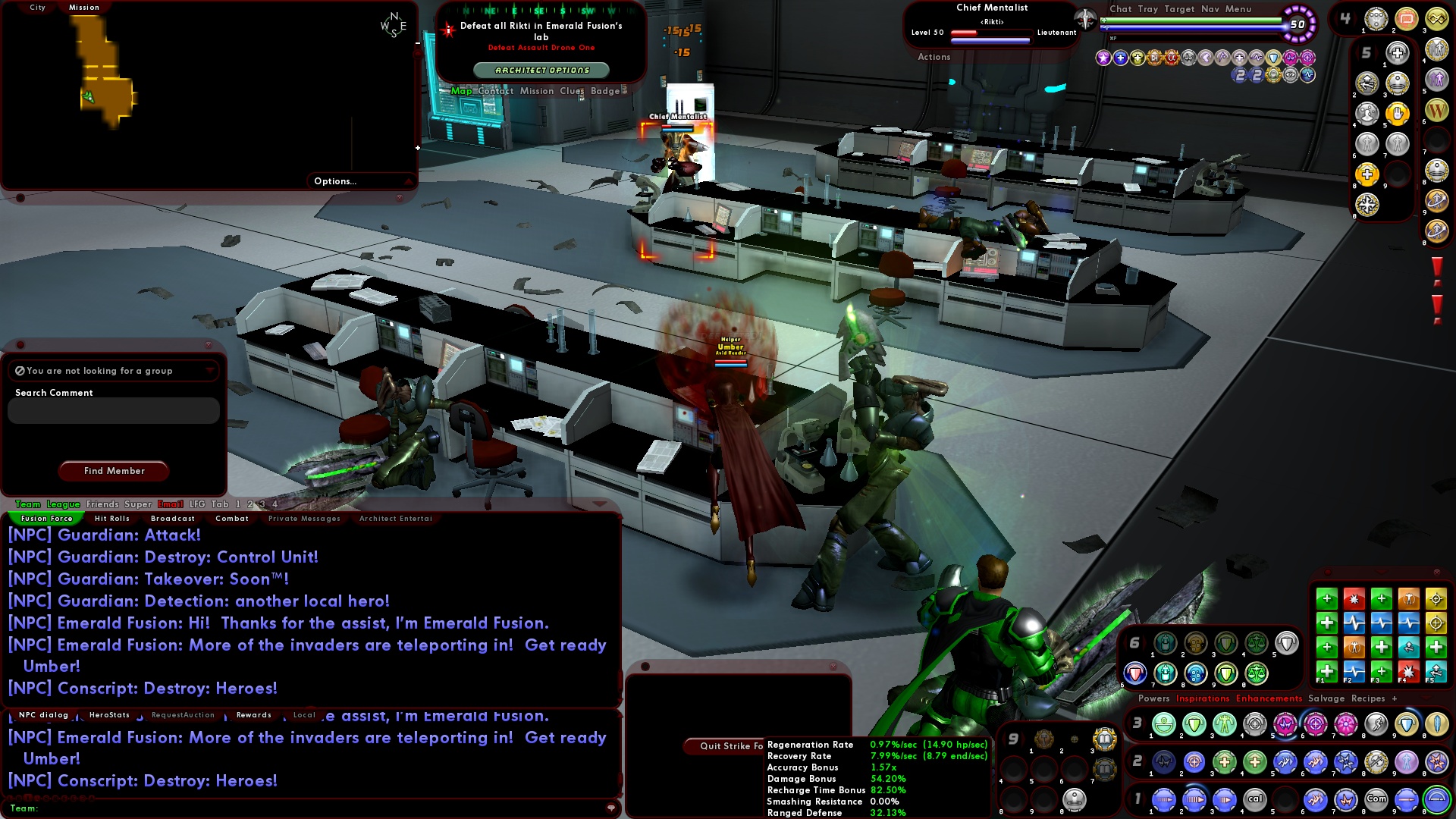Fire the bullet-icon power in tray 1
1456x819 pixels.
pos(1407,799)
